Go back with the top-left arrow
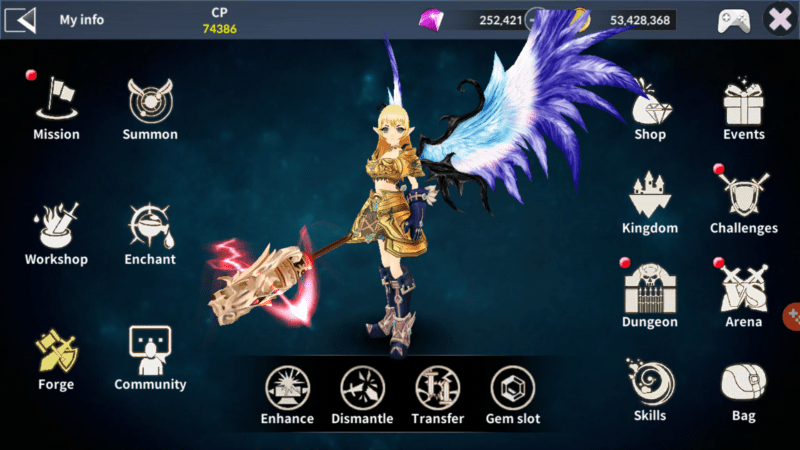This screenshot has width=800, height=450. (21, 19)
